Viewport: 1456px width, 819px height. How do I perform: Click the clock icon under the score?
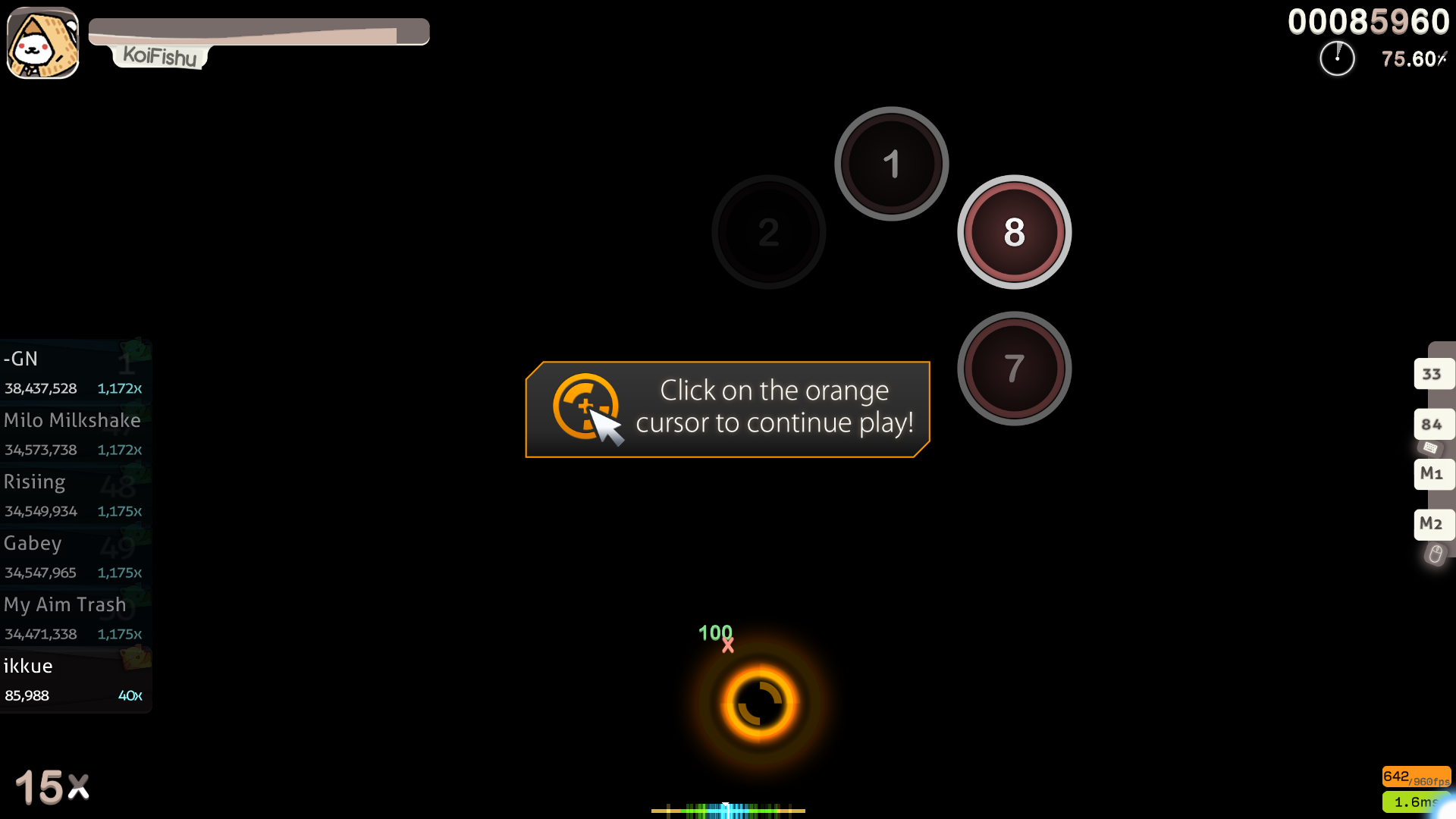coord(1337,58)
